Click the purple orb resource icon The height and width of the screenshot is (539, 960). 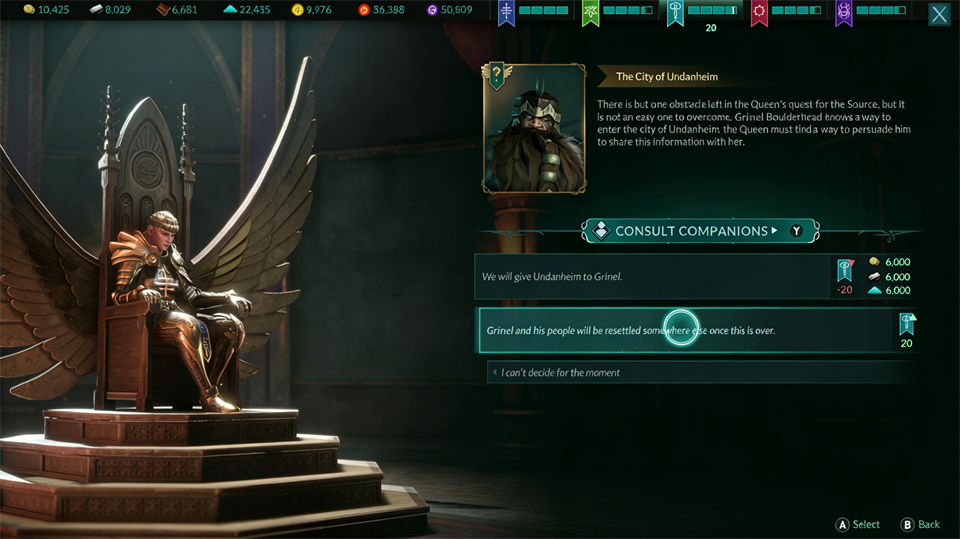point(432,10)
